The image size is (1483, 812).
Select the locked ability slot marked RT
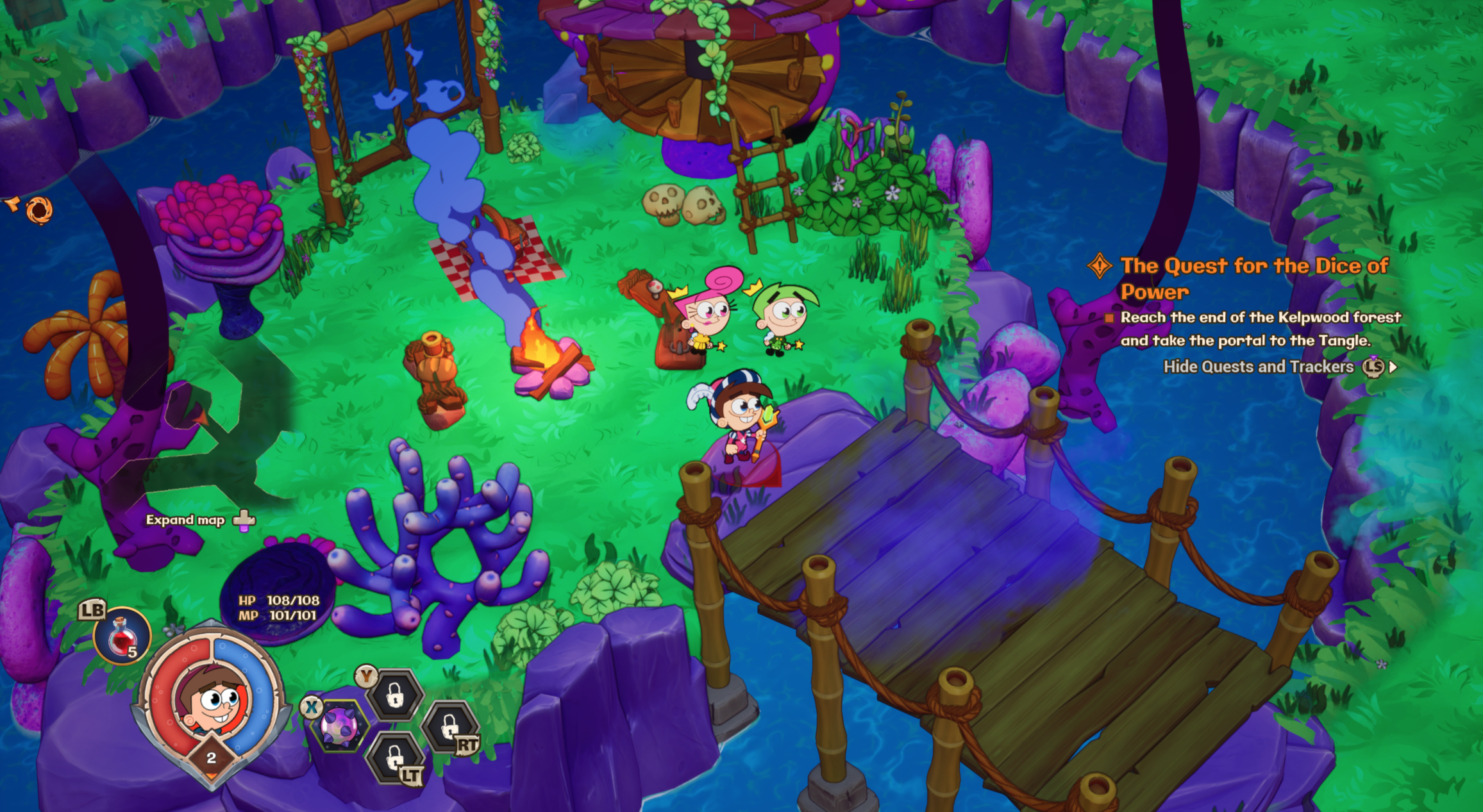point(449,727)
